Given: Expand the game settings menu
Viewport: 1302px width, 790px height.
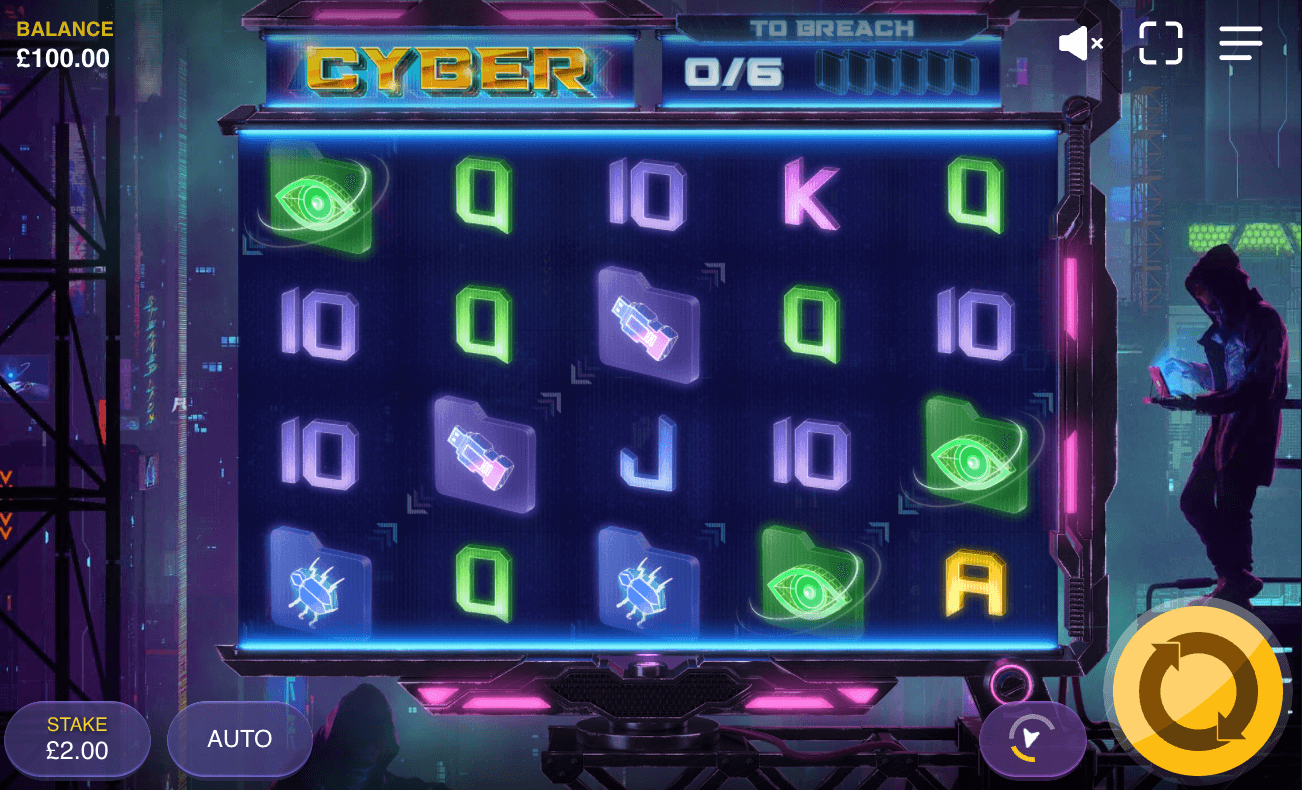Looking at the screenshot, I should pyautogui.click(x=1240, y=43).
